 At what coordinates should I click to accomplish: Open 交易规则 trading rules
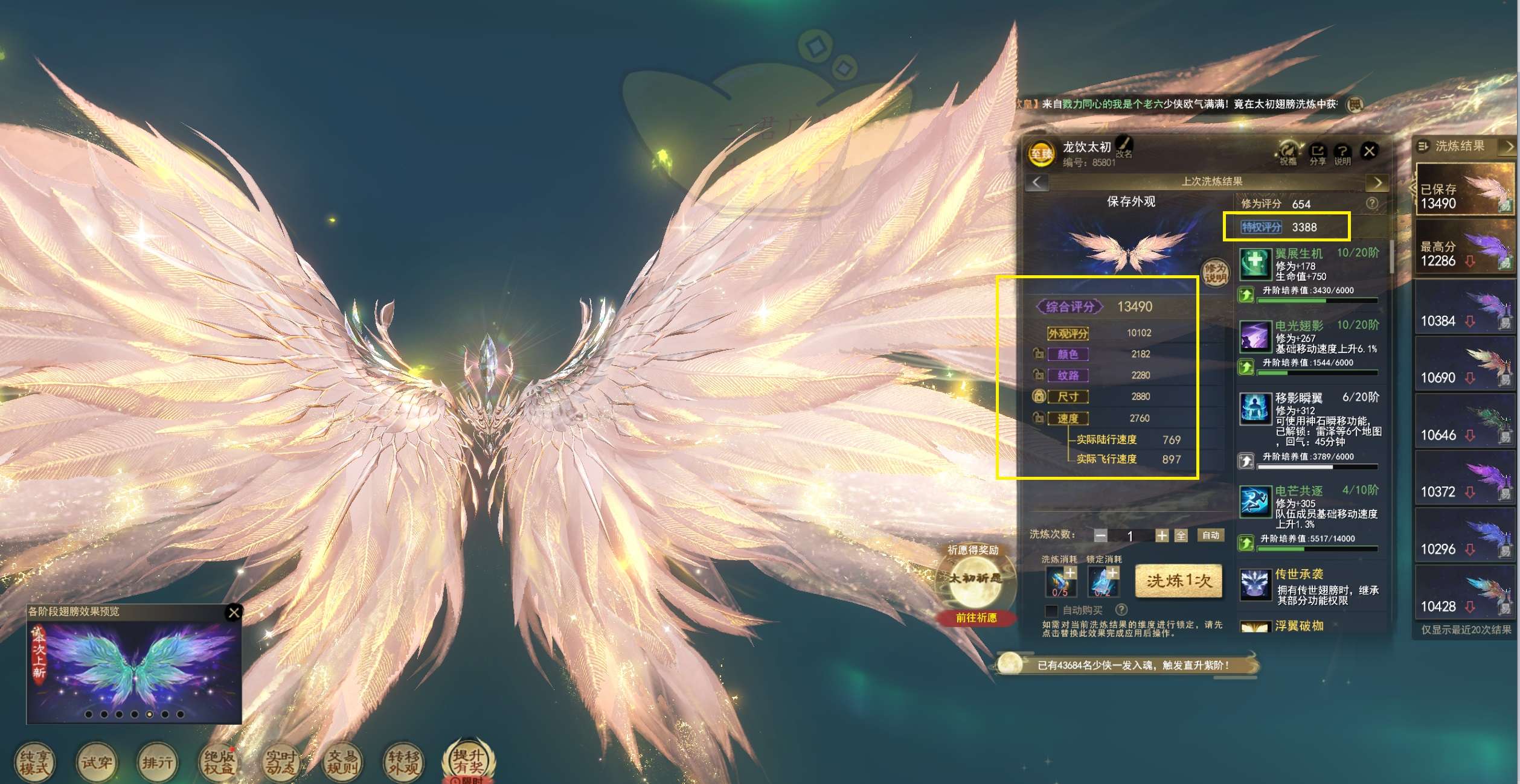[x=342, y=763]
